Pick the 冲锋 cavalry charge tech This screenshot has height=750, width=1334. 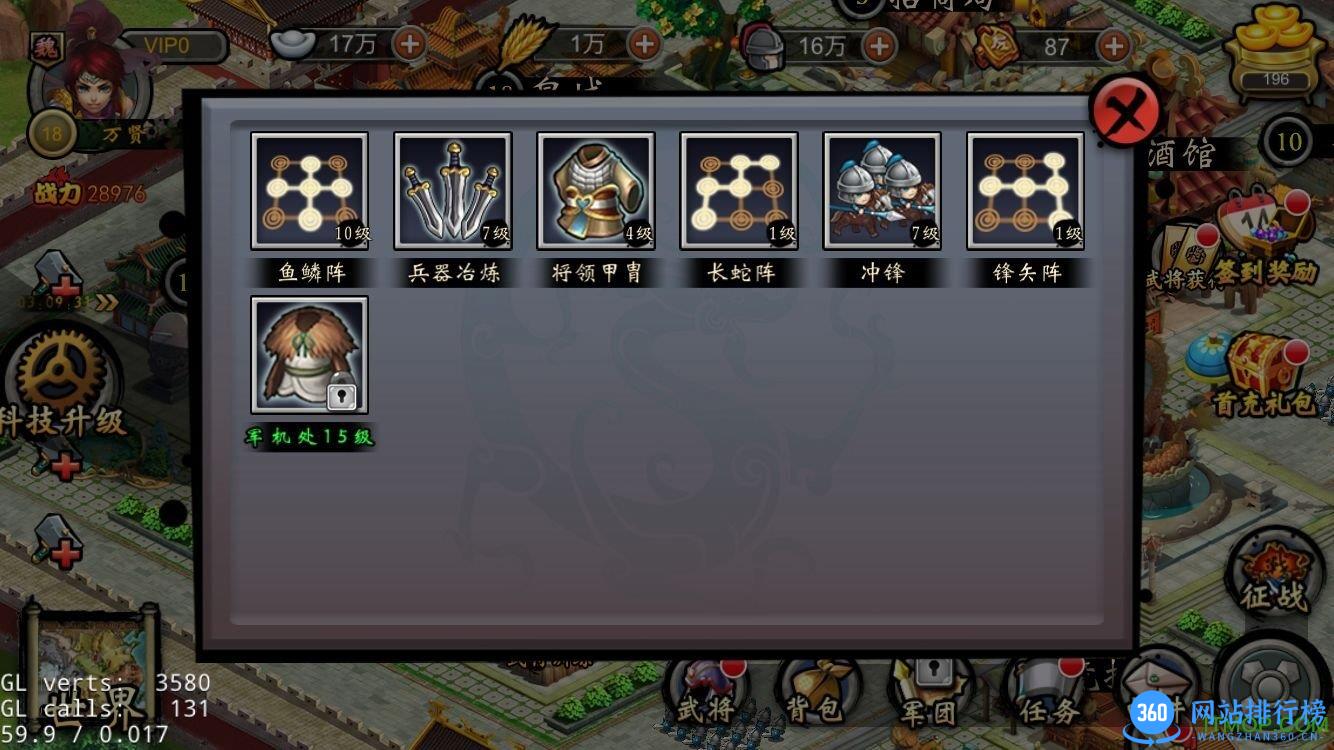coord(882,191)
